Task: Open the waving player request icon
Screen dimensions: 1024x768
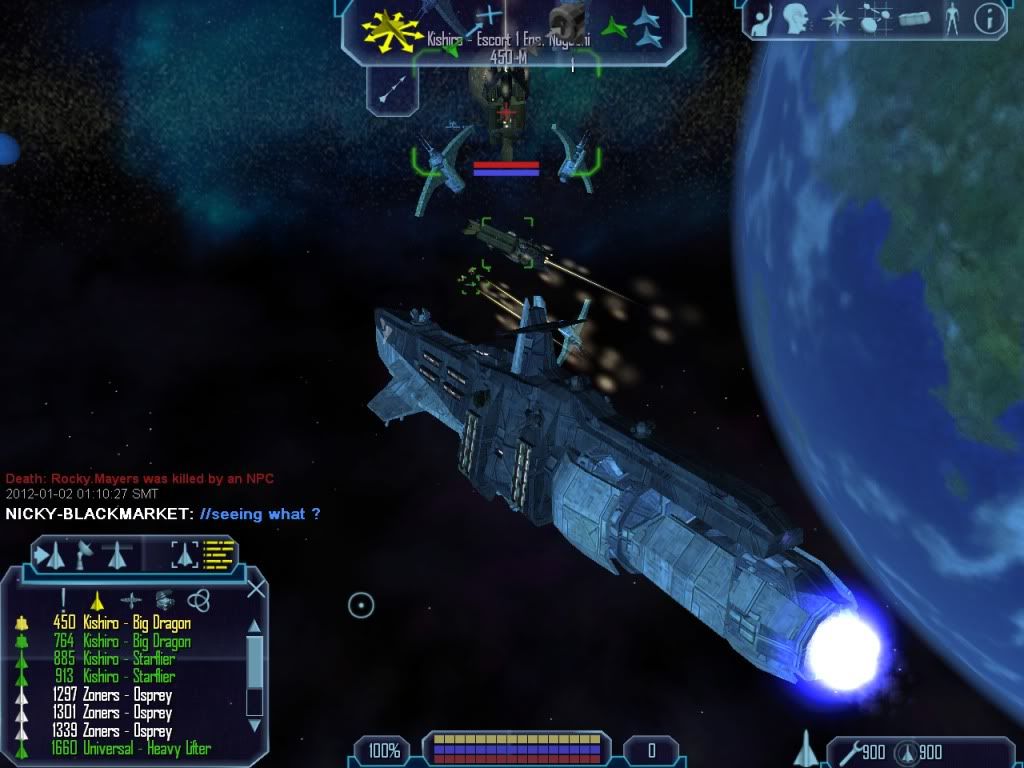Action: tap(762, 18)
